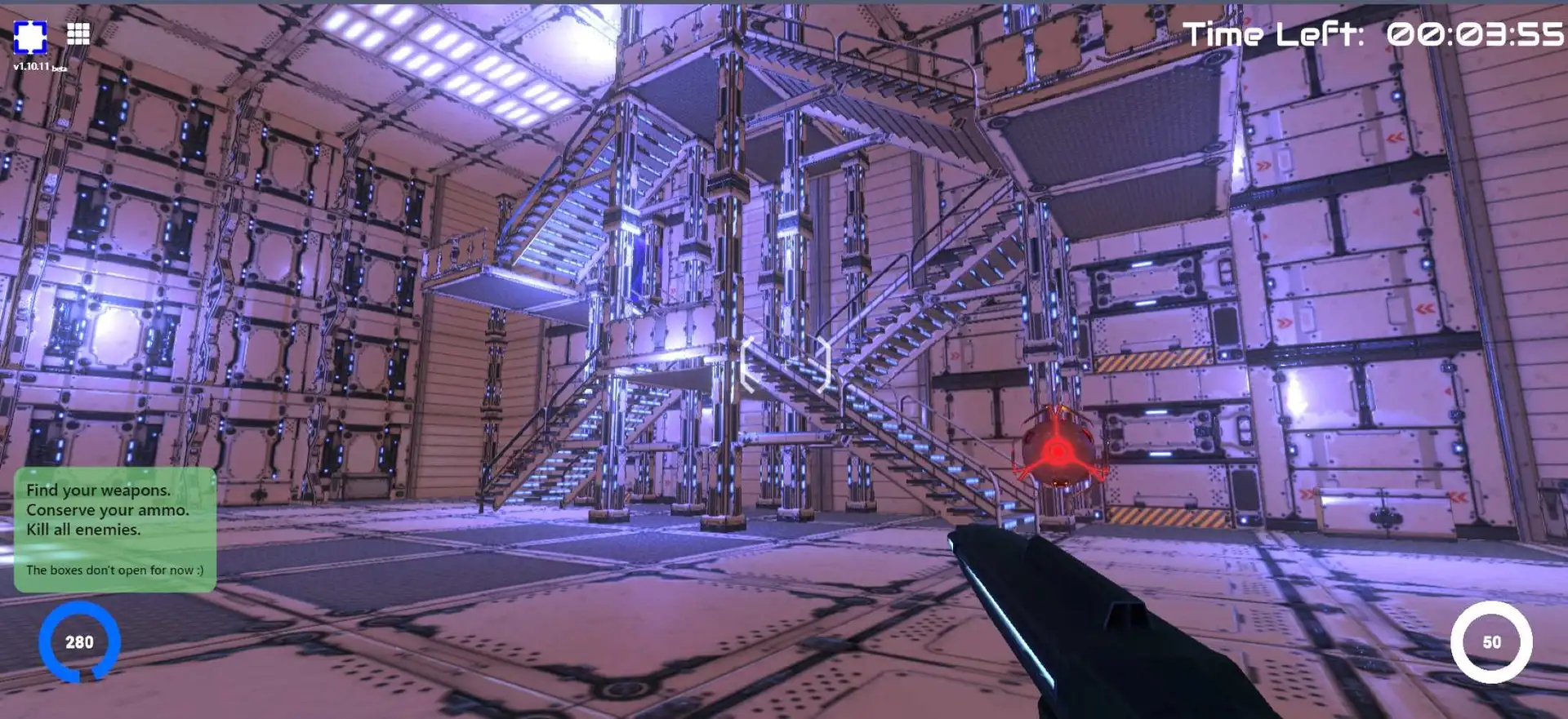Image resolution: width=1568 pixels, height=719 pixels.
Task: Toggle fullscreen with the blue corner-brackets icon
Action: pos(30,37)
